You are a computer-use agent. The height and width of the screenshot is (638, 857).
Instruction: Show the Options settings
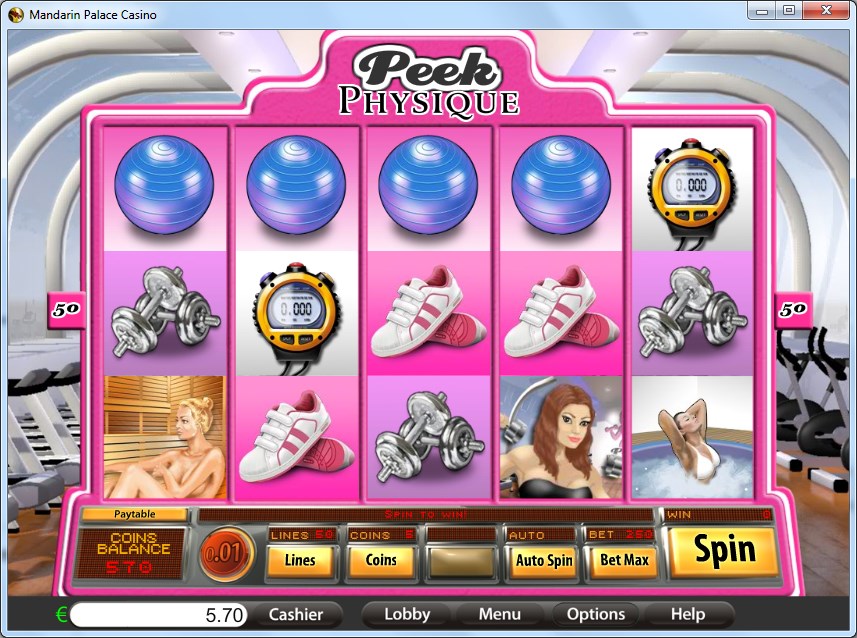(x=596, y=614)
